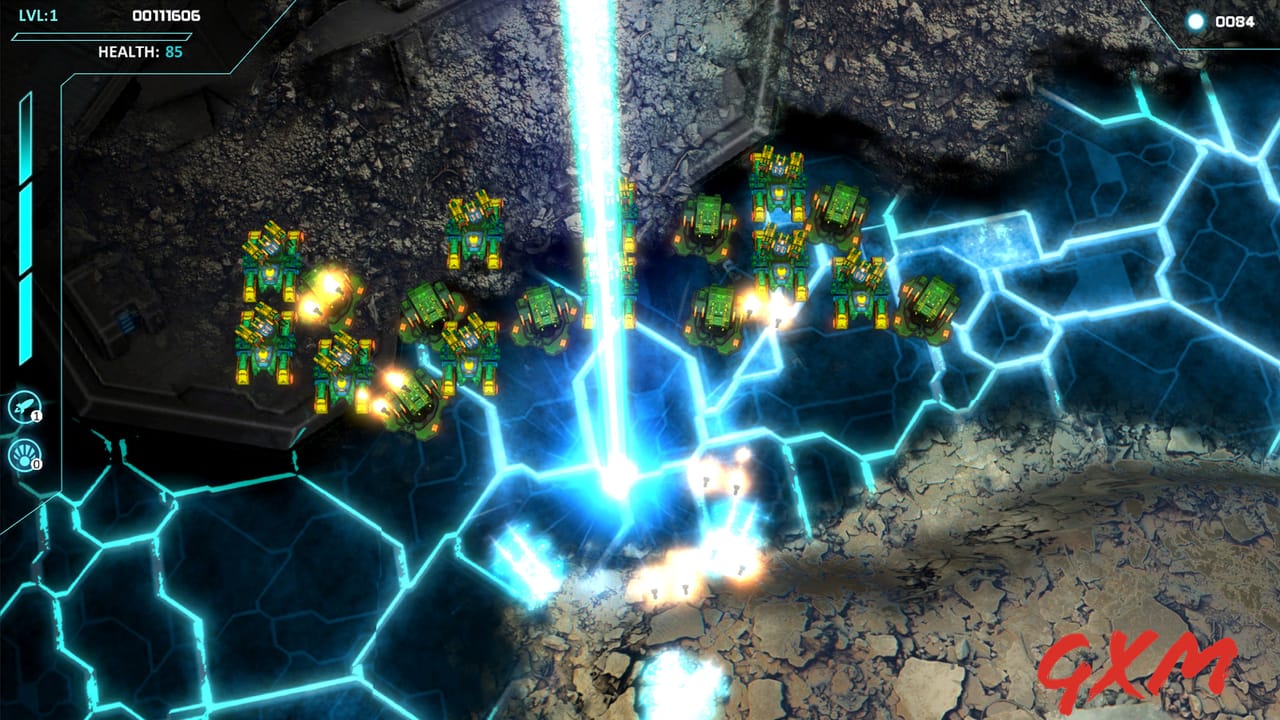The width and height of the screenshot is (1280, 720).
Task: Activate the missile power-up icon
Action: click(x=22, y=405)
